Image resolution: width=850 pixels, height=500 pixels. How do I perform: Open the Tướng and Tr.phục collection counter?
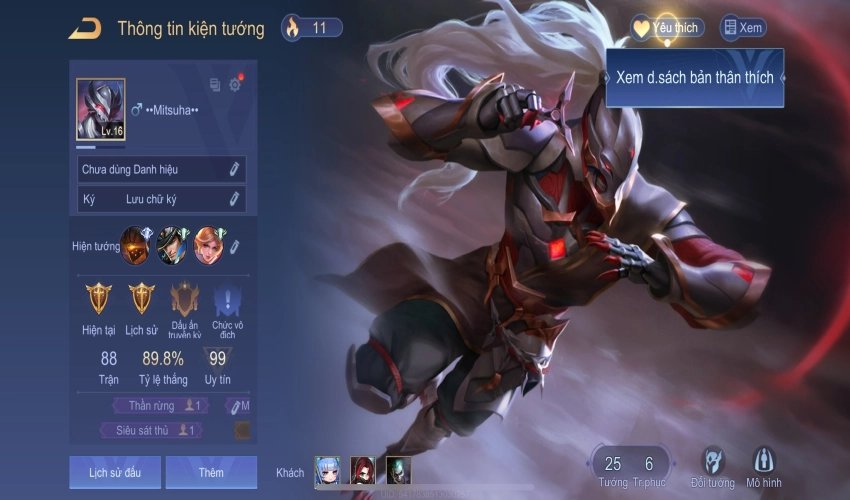tap(630, 466)
